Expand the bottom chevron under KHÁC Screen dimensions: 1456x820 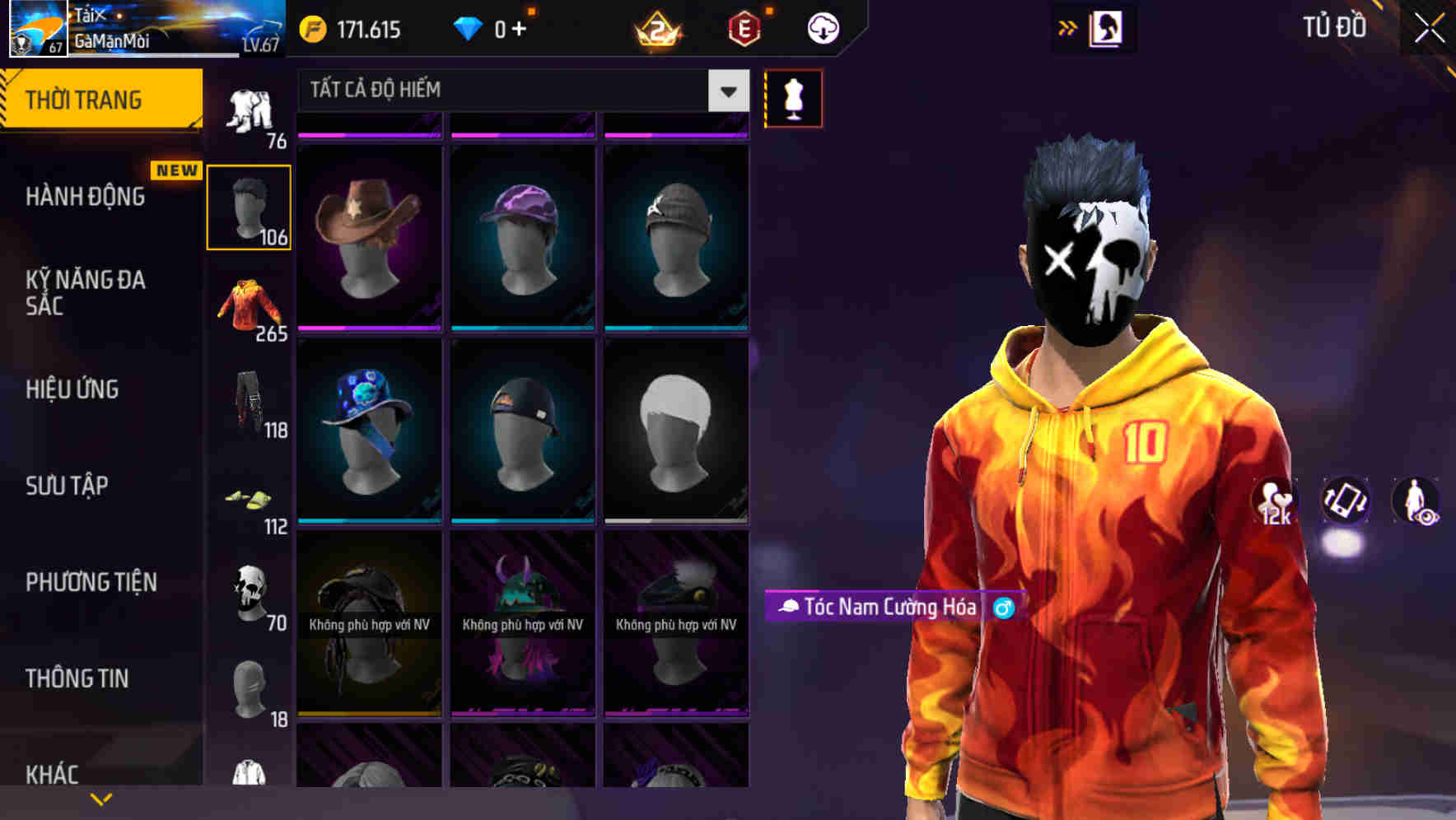pyautogui.click(x=101, y=799)
